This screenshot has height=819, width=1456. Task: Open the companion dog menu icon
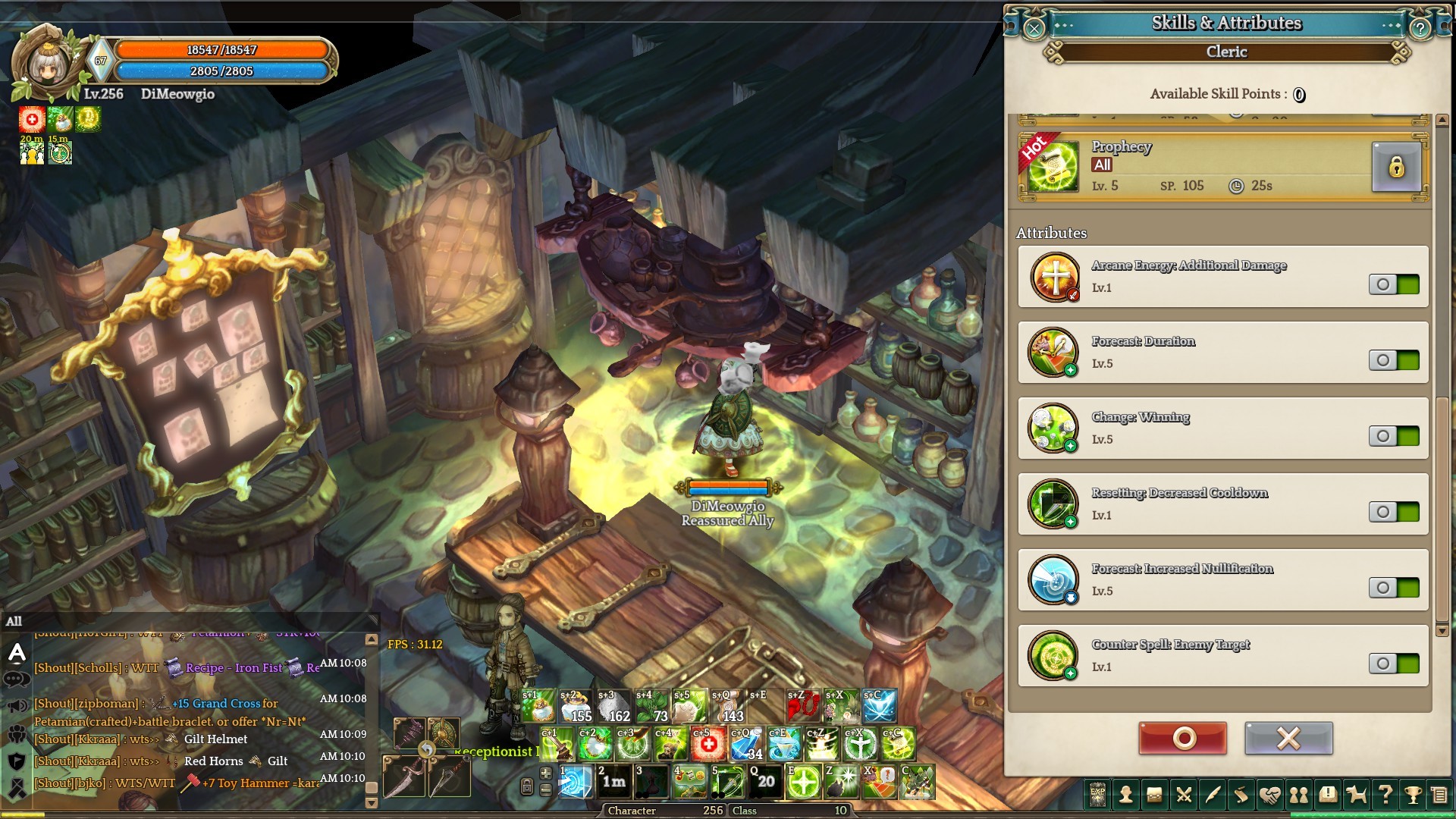pos(1356,795)
